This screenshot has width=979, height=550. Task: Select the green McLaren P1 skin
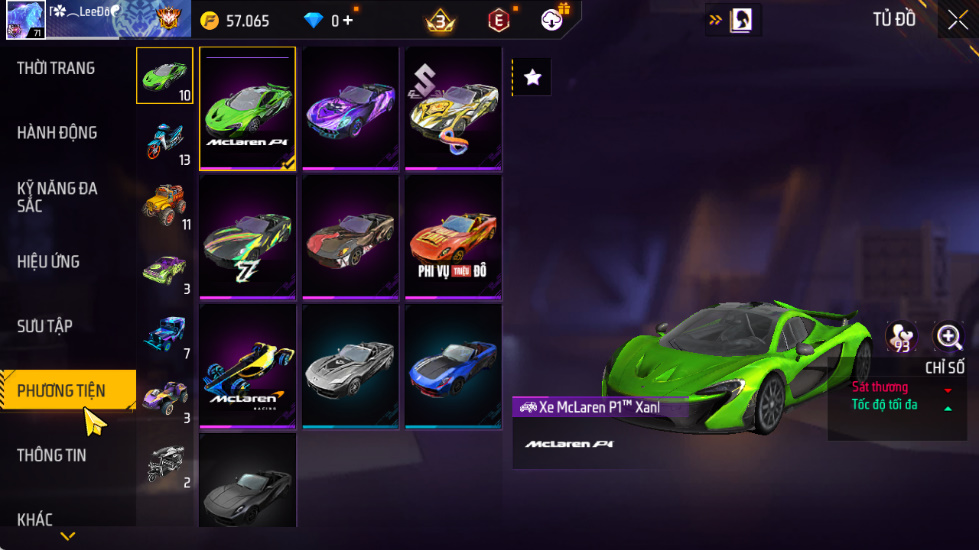247,108
